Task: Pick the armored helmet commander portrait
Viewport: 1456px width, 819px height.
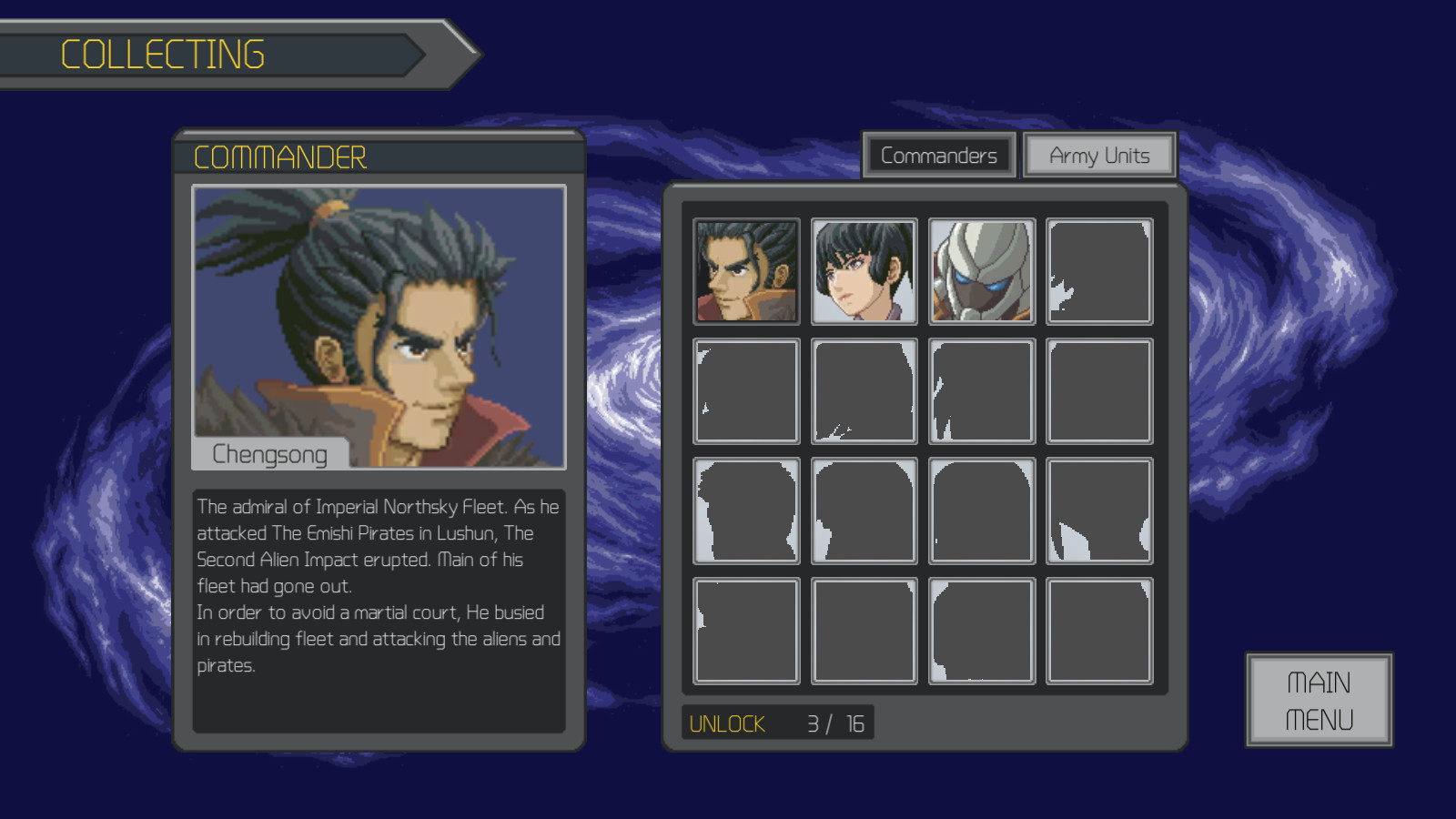Action: [x=981, y=271]
